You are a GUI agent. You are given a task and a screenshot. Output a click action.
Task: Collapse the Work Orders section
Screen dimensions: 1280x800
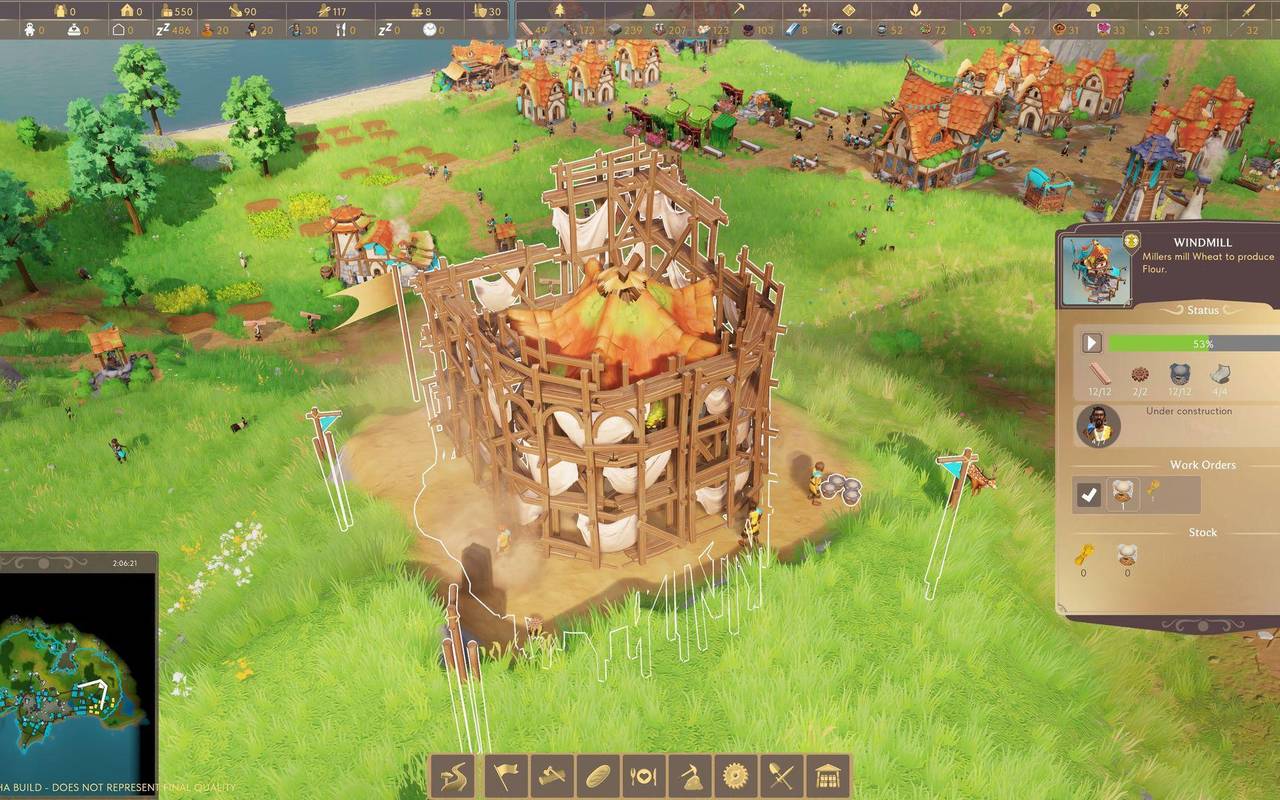pos(1201,464)
